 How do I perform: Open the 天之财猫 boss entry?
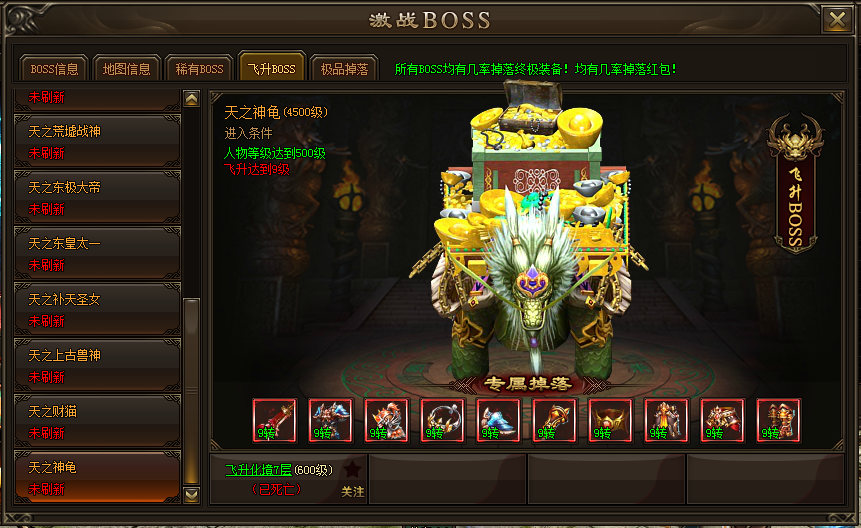pyautogui.click(x=96, y=421)
